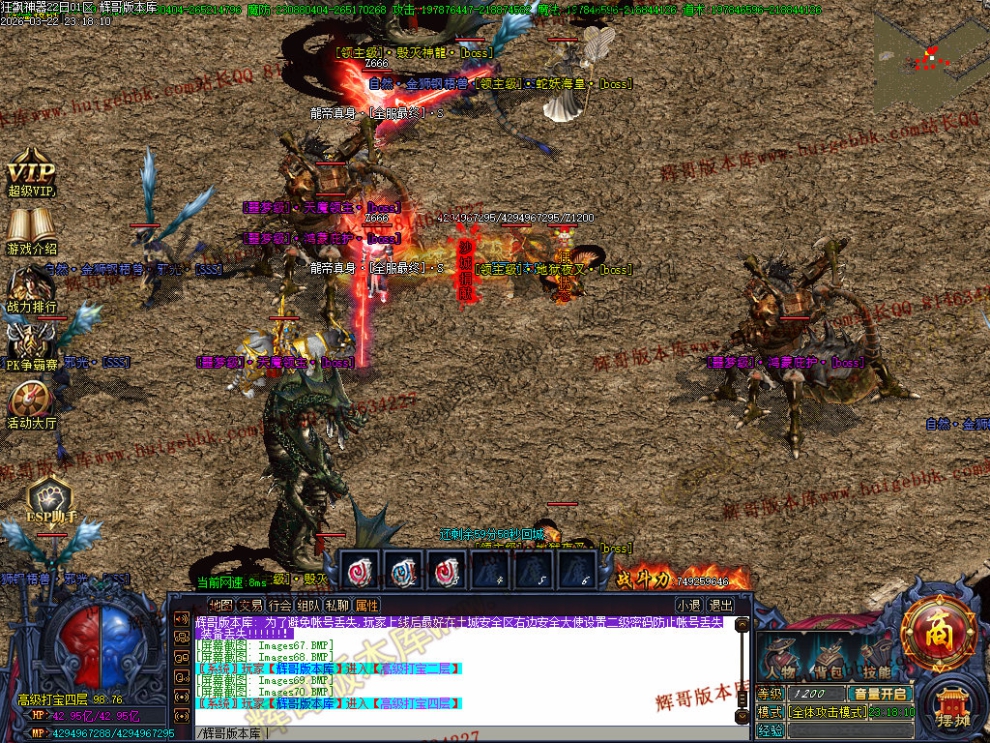Choose the 私聊 private chat tab
Image resolution: width=990 pixels, height=743 pixels.
338,605
